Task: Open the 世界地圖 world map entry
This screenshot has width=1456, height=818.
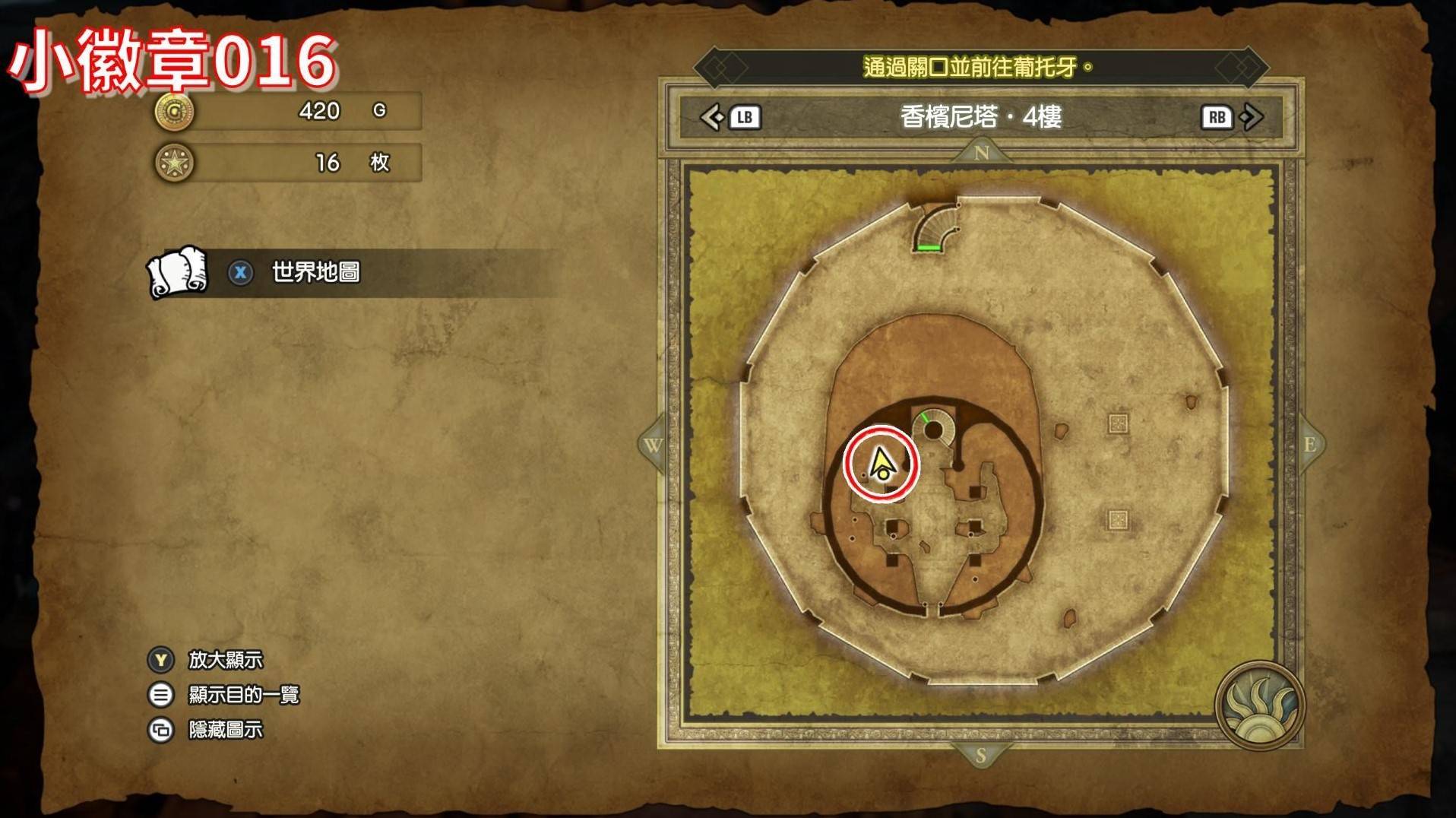Action: point(315,272)
